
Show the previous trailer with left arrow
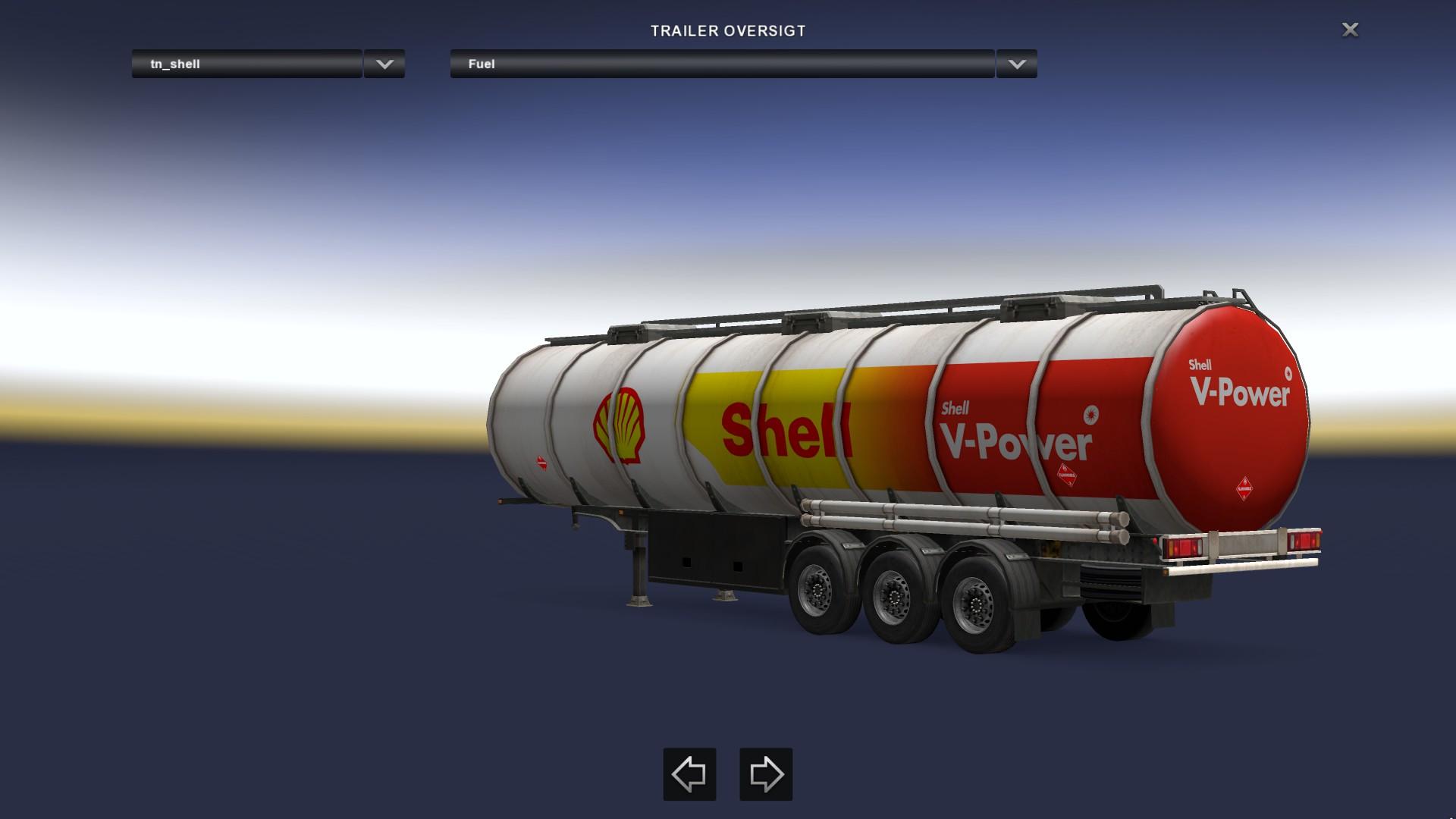[689, 774]
